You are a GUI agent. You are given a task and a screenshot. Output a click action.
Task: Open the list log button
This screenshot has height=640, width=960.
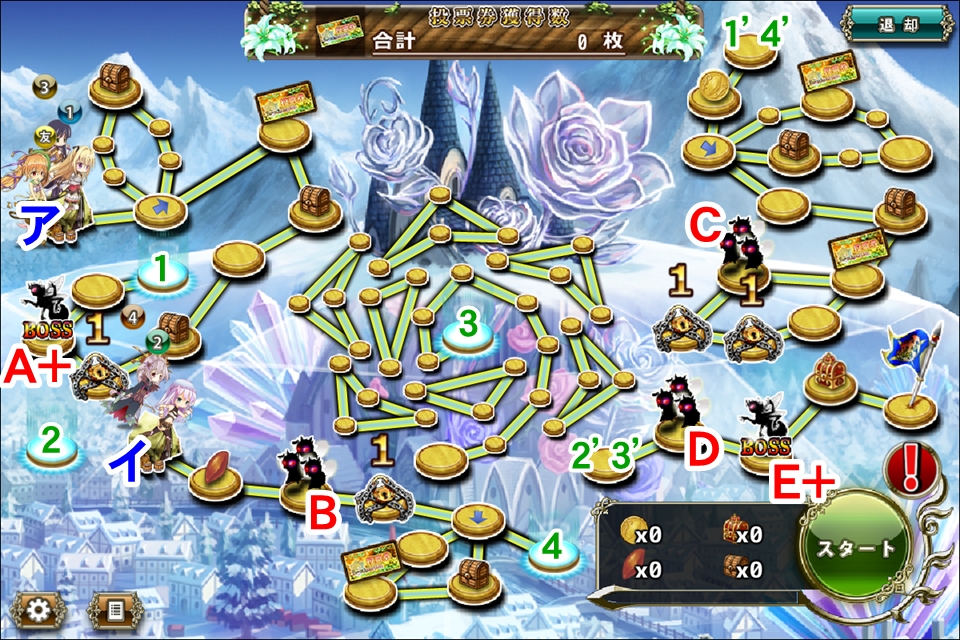pos(113,609)
